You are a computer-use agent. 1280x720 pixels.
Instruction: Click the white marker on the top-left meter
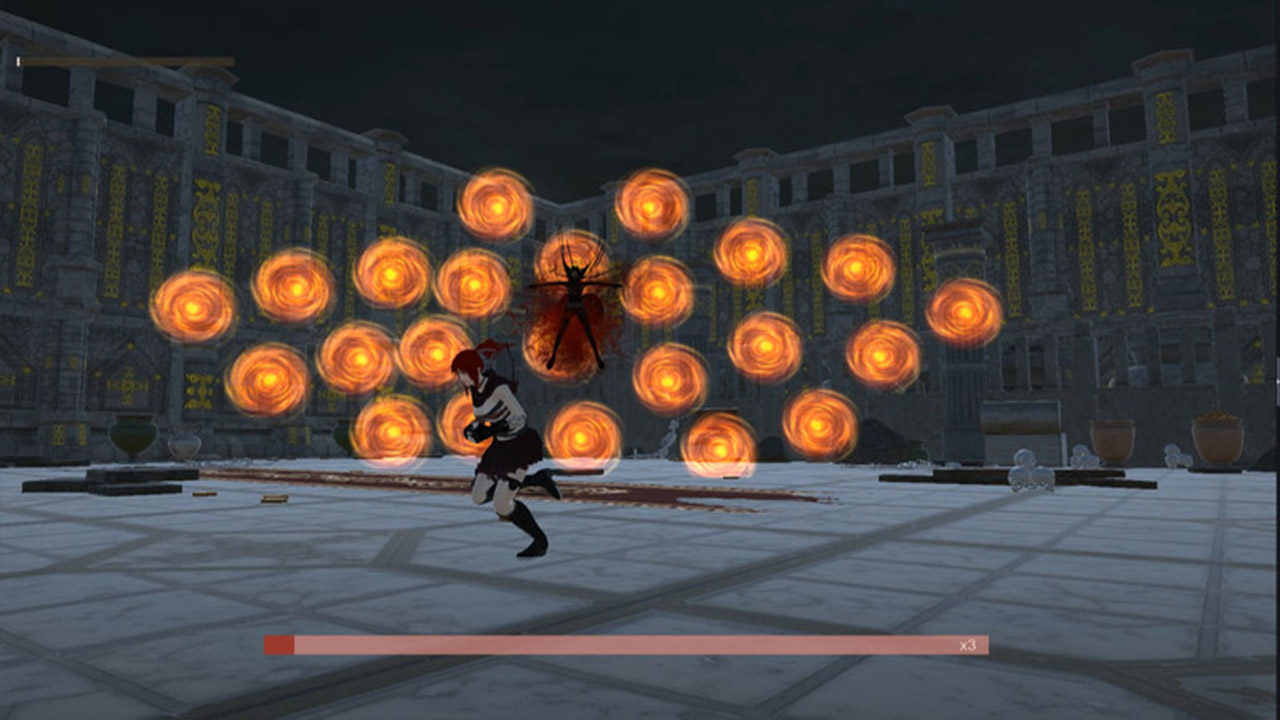click(x=18, y=62)
